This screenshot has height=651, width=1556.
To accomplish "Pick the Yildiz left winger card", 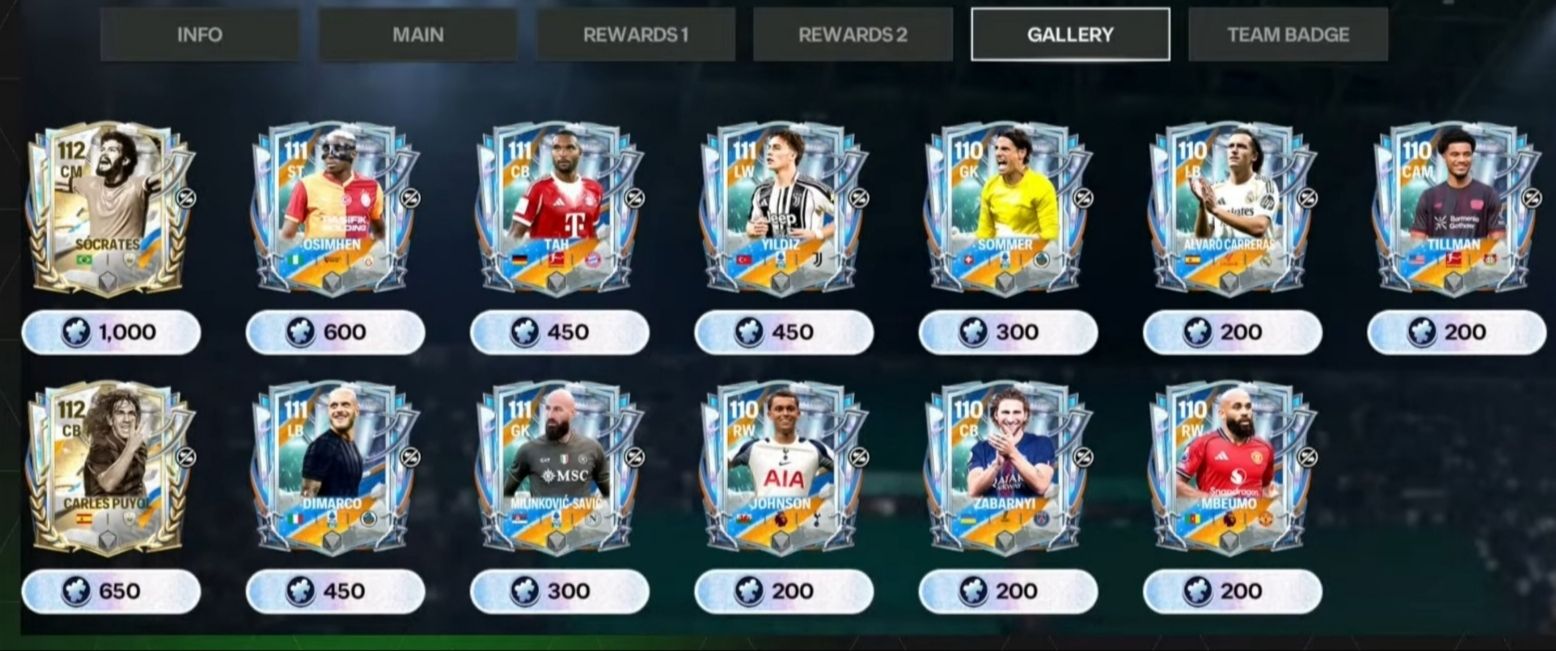I will (783, 208).
